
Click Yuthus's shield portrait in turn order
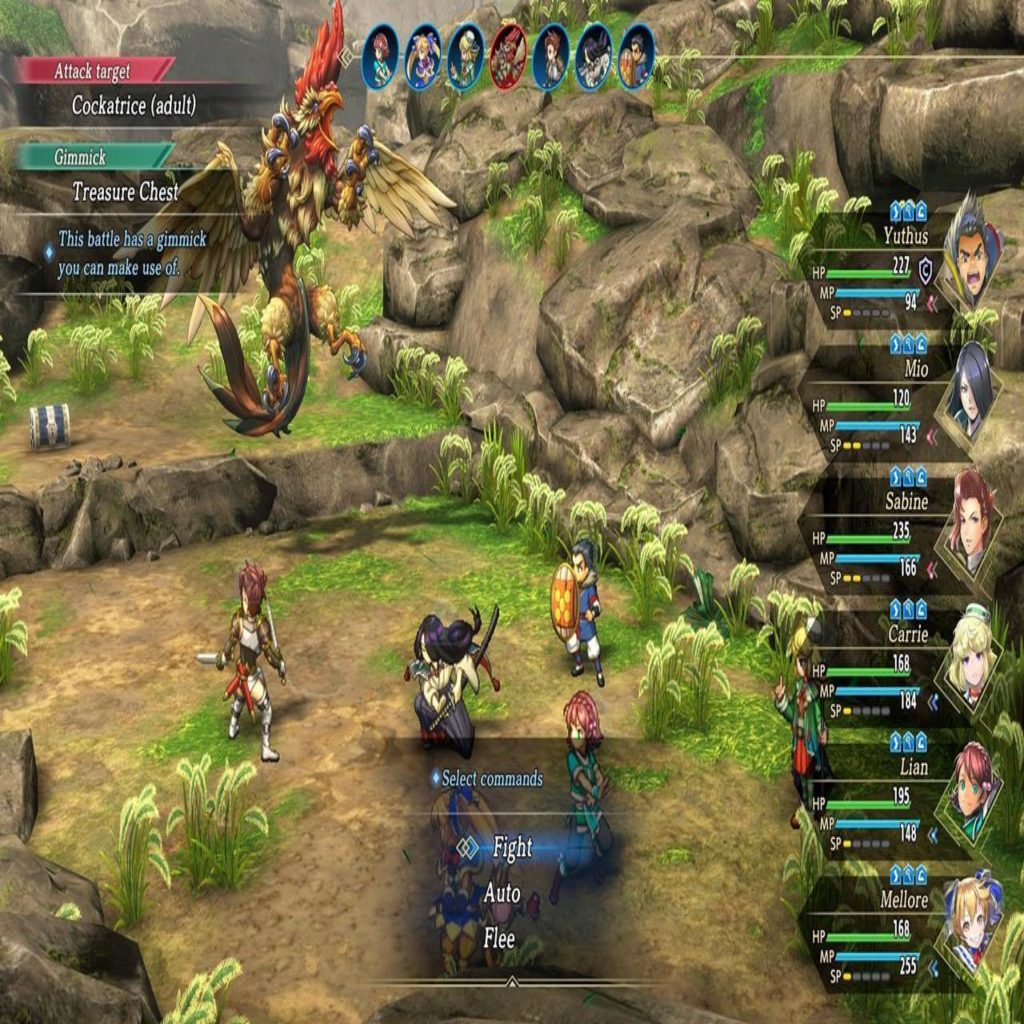click(x=636, y=57)
